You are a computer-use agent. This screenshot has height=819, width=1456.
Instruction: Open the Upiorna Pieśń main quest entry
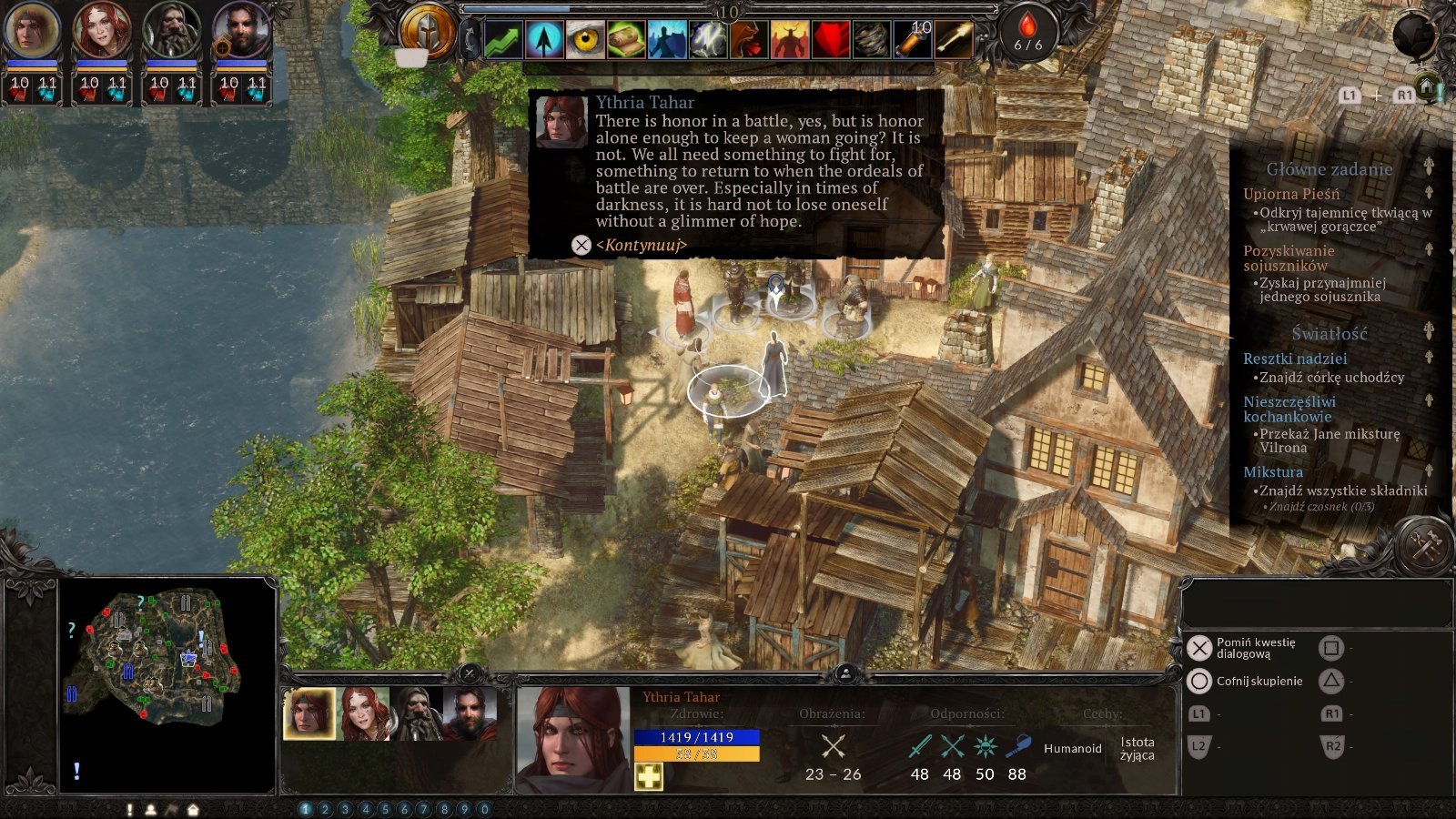1291,194
